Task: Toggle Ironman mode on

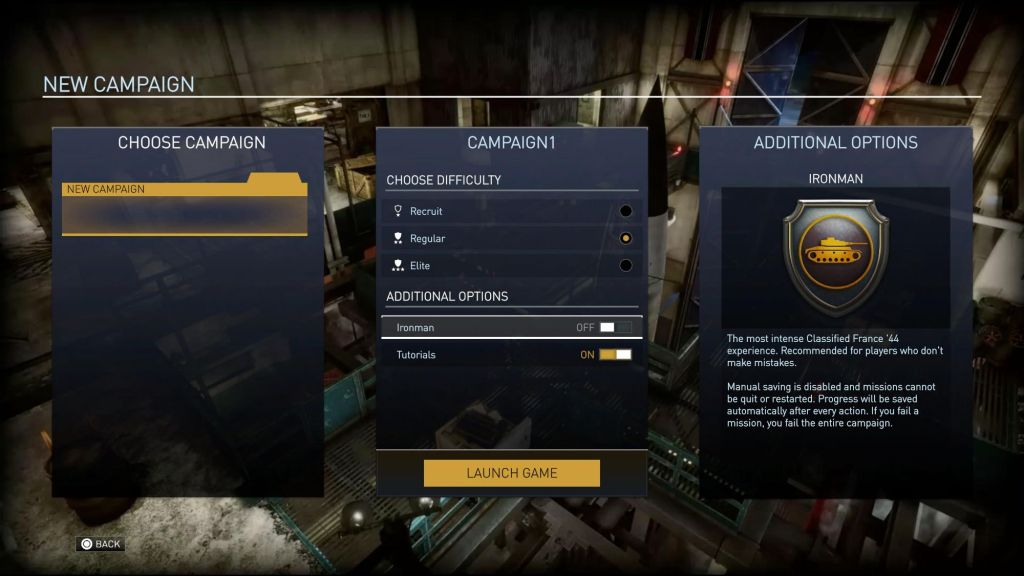Action: click(615, 328)
